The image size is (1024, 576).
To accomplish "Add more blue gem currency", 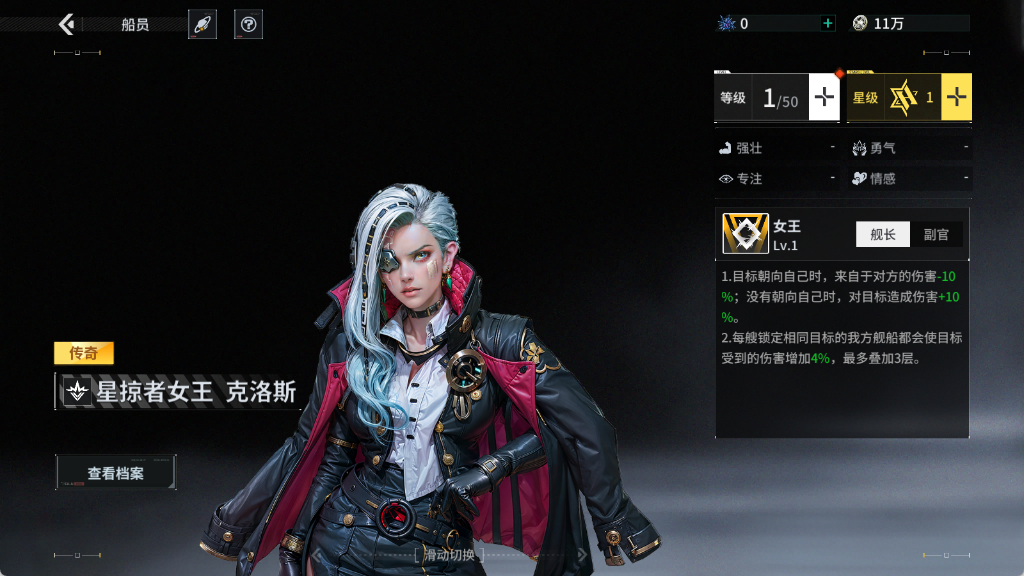I will pyautogui.click(x=827, y=23).
